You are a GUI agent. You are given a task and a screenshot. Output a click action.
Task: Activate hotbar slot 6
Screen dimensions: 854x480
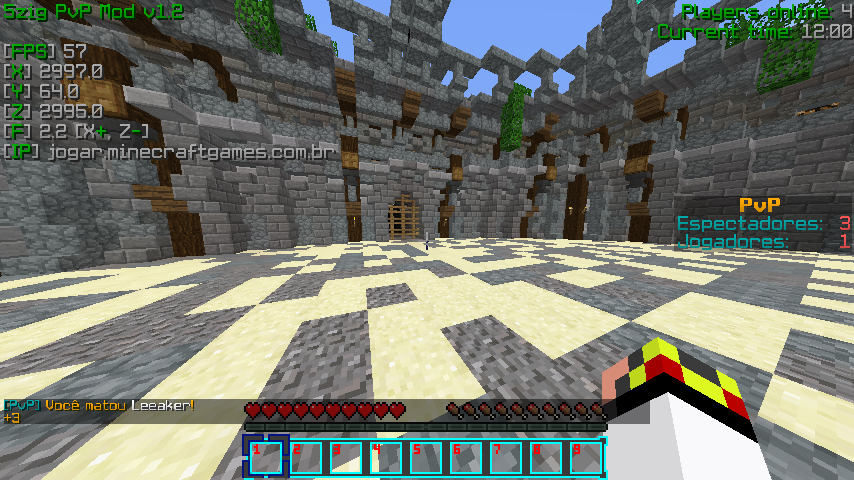[x=466, y=457]
